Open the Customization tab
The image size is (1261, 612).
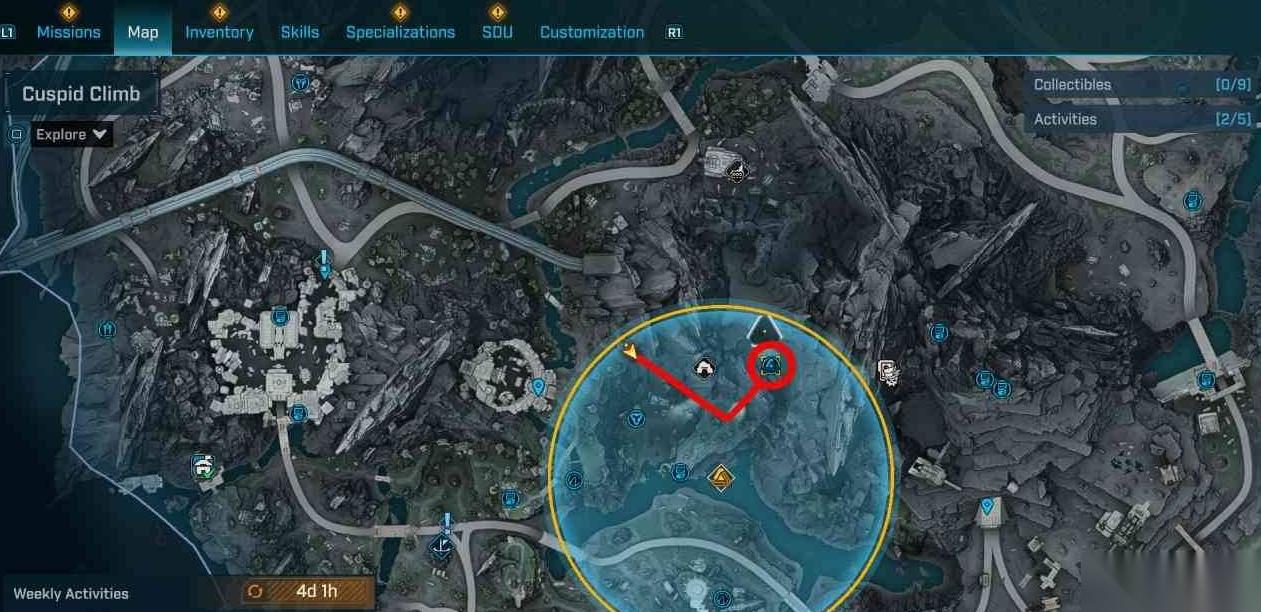coord(592,32)
